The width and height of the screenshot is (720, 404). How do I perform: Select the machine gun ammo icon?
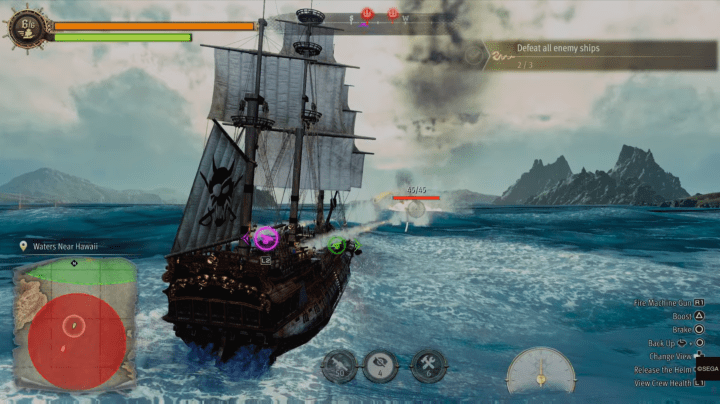click(x=339, y=365)
